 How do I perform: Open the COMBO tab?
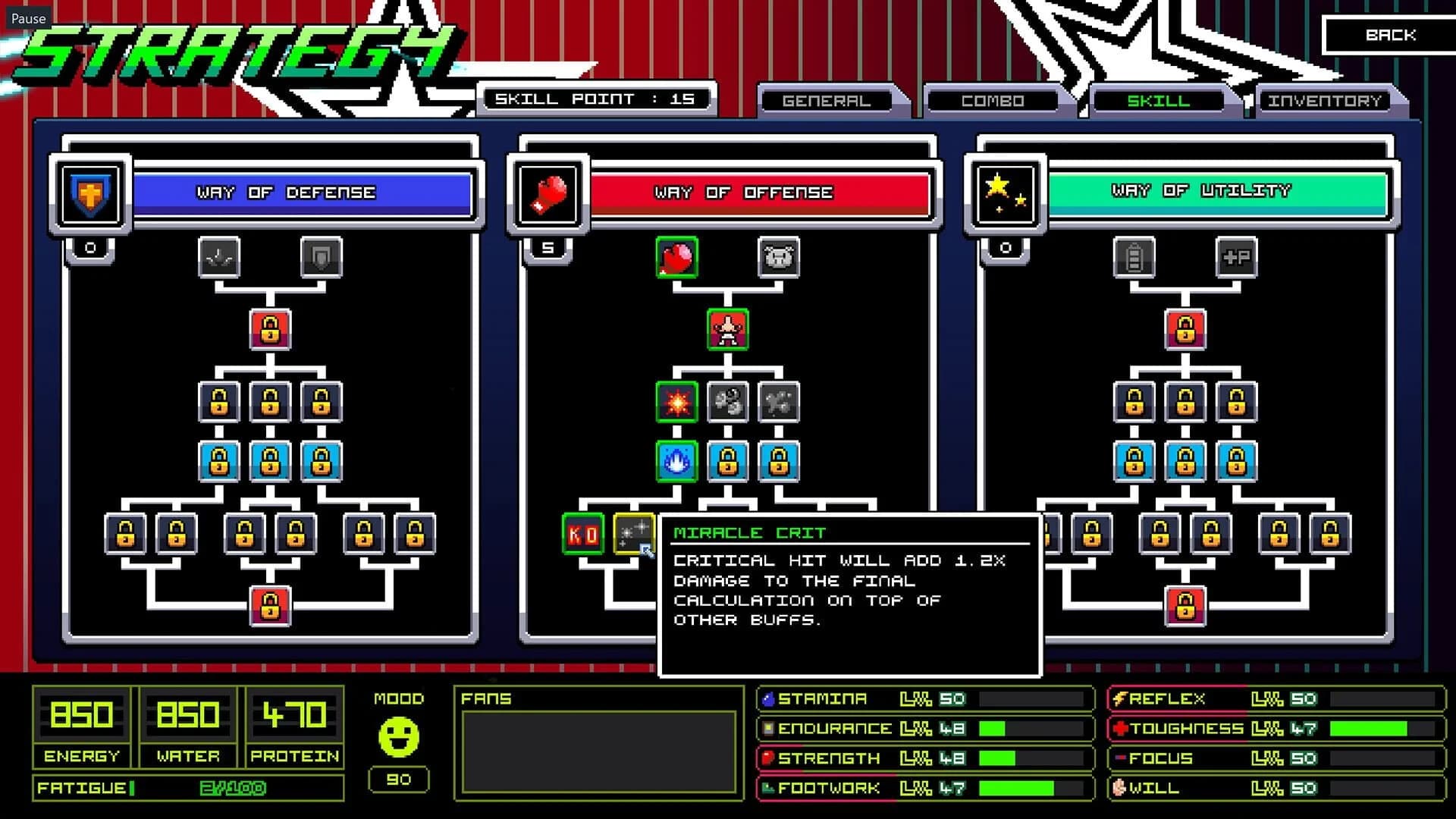coord(992,99)
